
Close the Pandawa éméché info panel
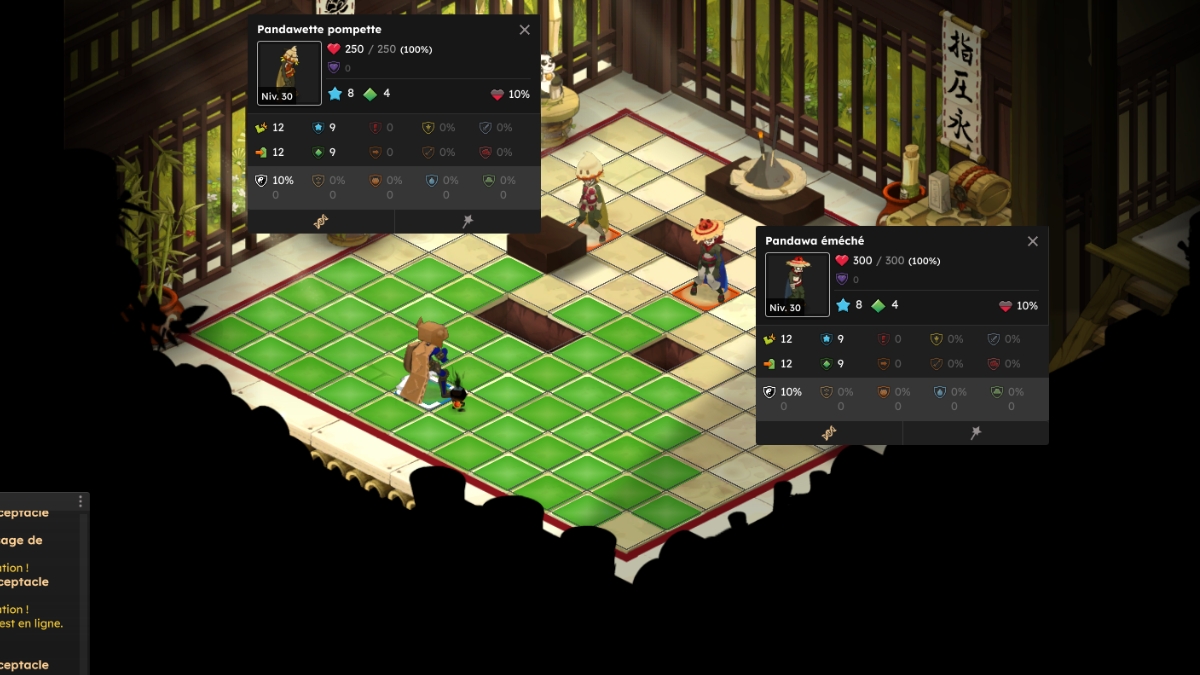pyautogui.click(x=1033, y=241)
